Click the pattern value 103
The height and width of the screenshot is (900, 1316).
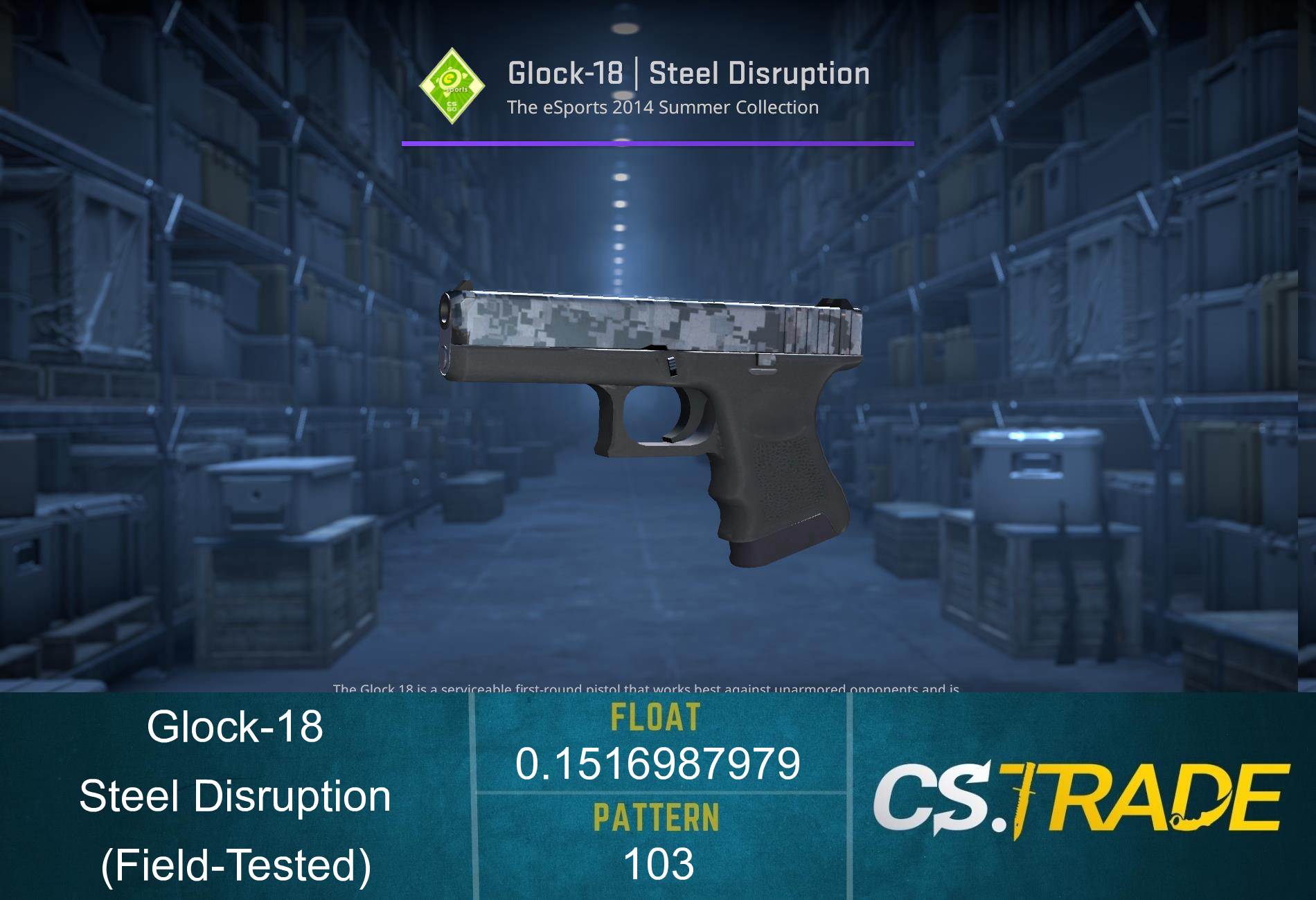pos(658,862)
